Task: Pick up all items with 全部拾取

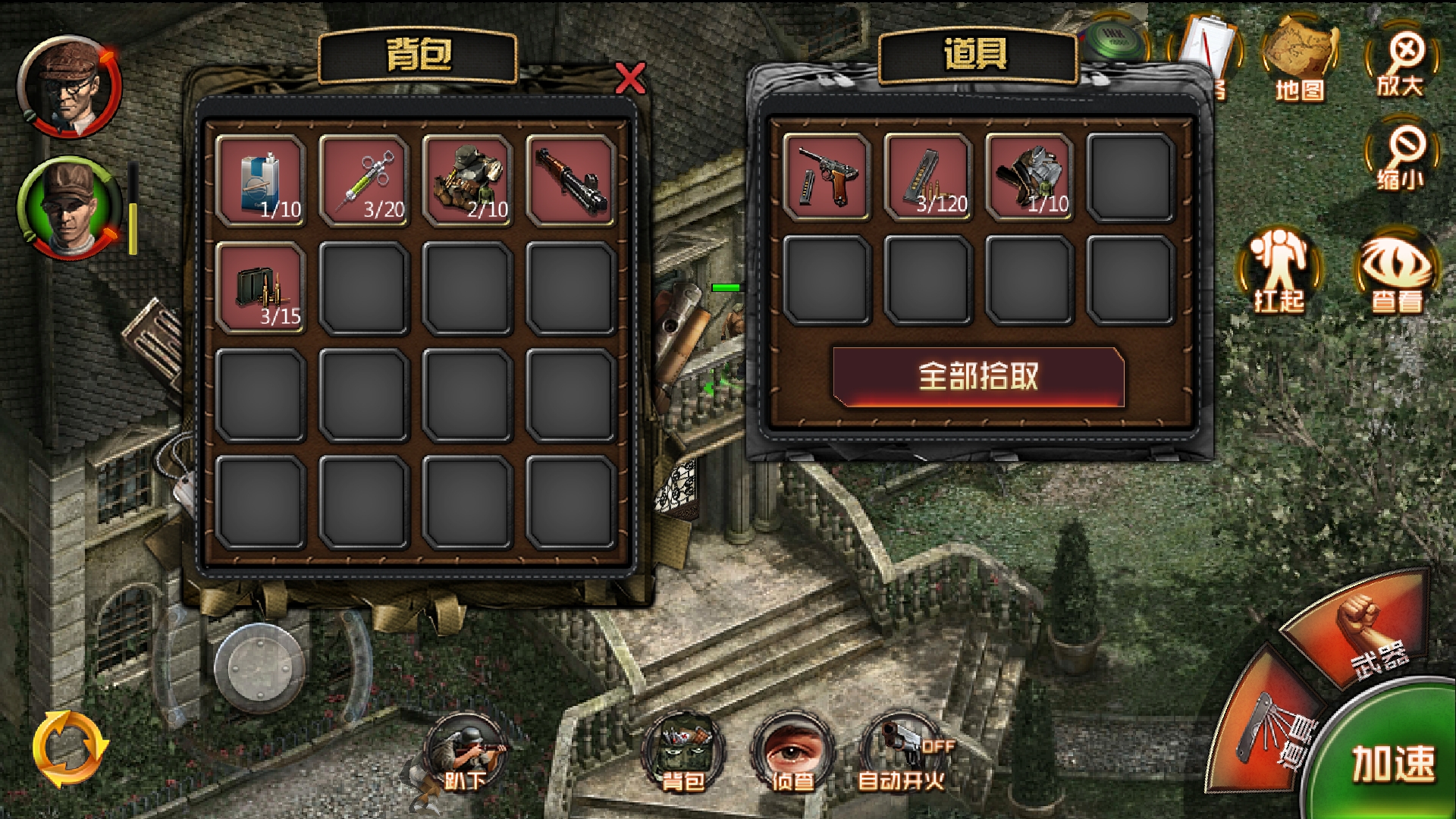Action: click(977, 377)
